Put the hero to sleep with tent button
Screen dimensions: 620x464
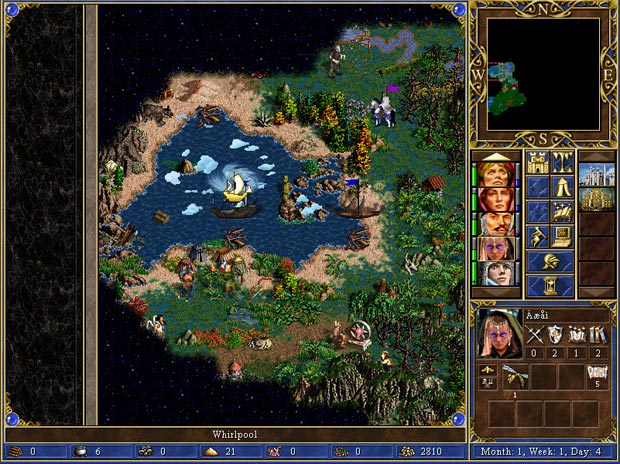561,187
